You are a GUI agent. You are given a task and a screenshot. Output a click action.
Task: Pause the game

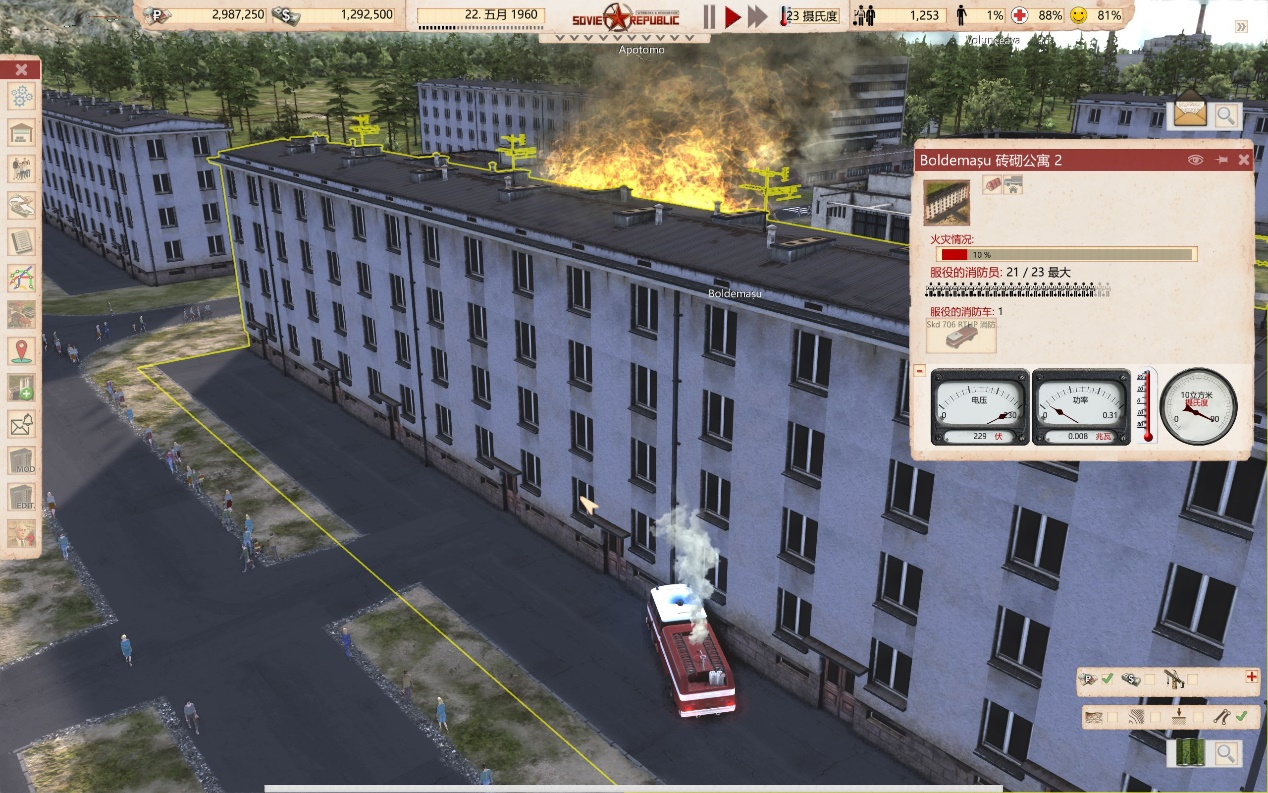[x=709, y=16]
